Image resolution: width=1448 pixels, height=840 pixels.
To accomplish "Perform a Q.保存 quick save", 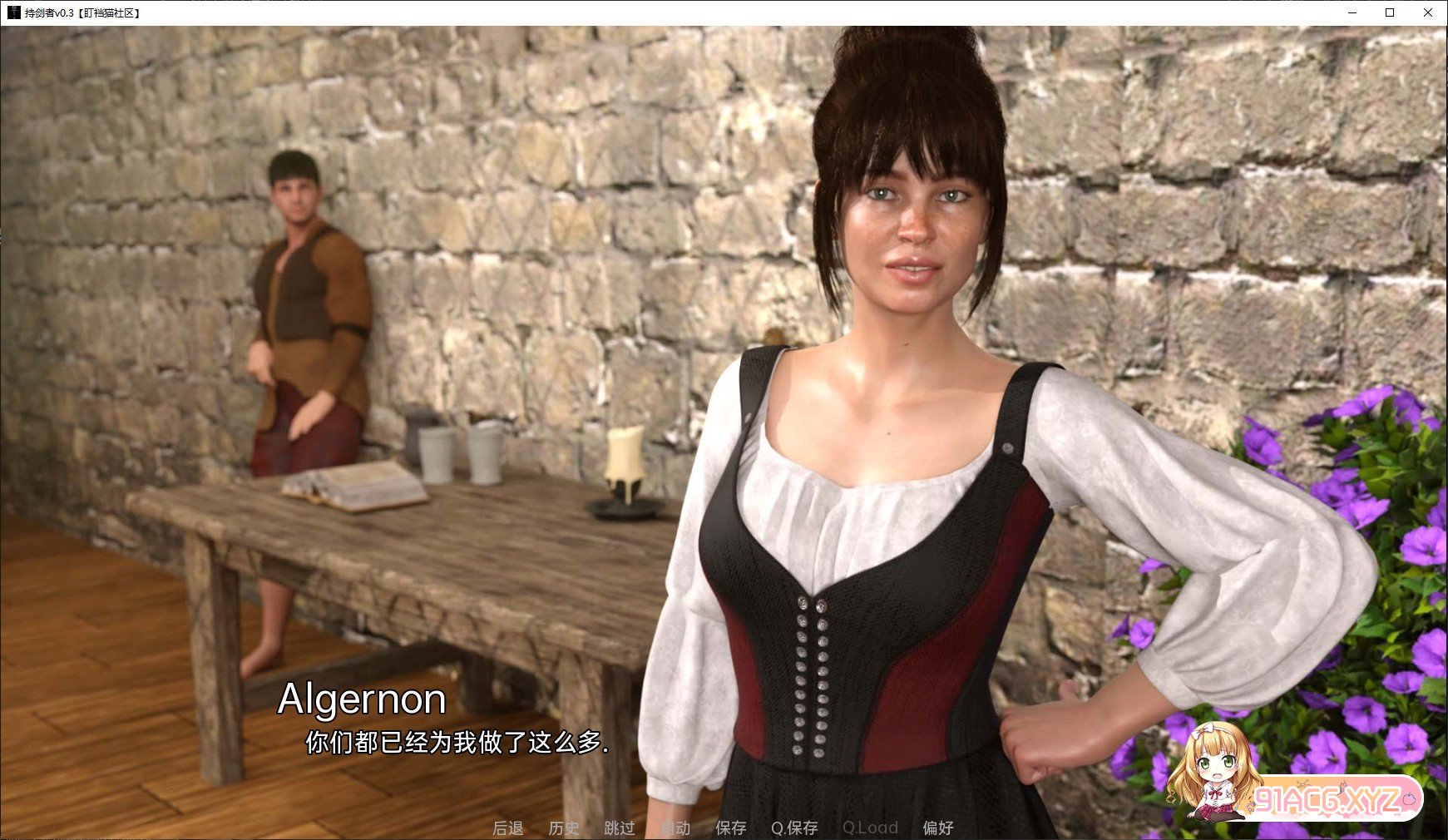I will tap(793, 828).
